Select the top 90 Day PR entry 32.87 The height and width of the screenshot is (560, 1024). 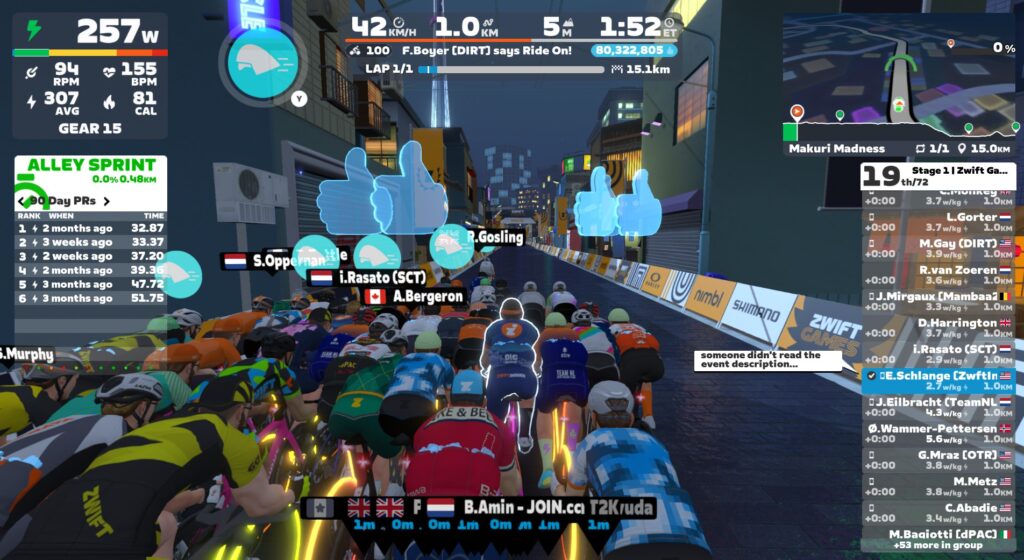point(90,228)
